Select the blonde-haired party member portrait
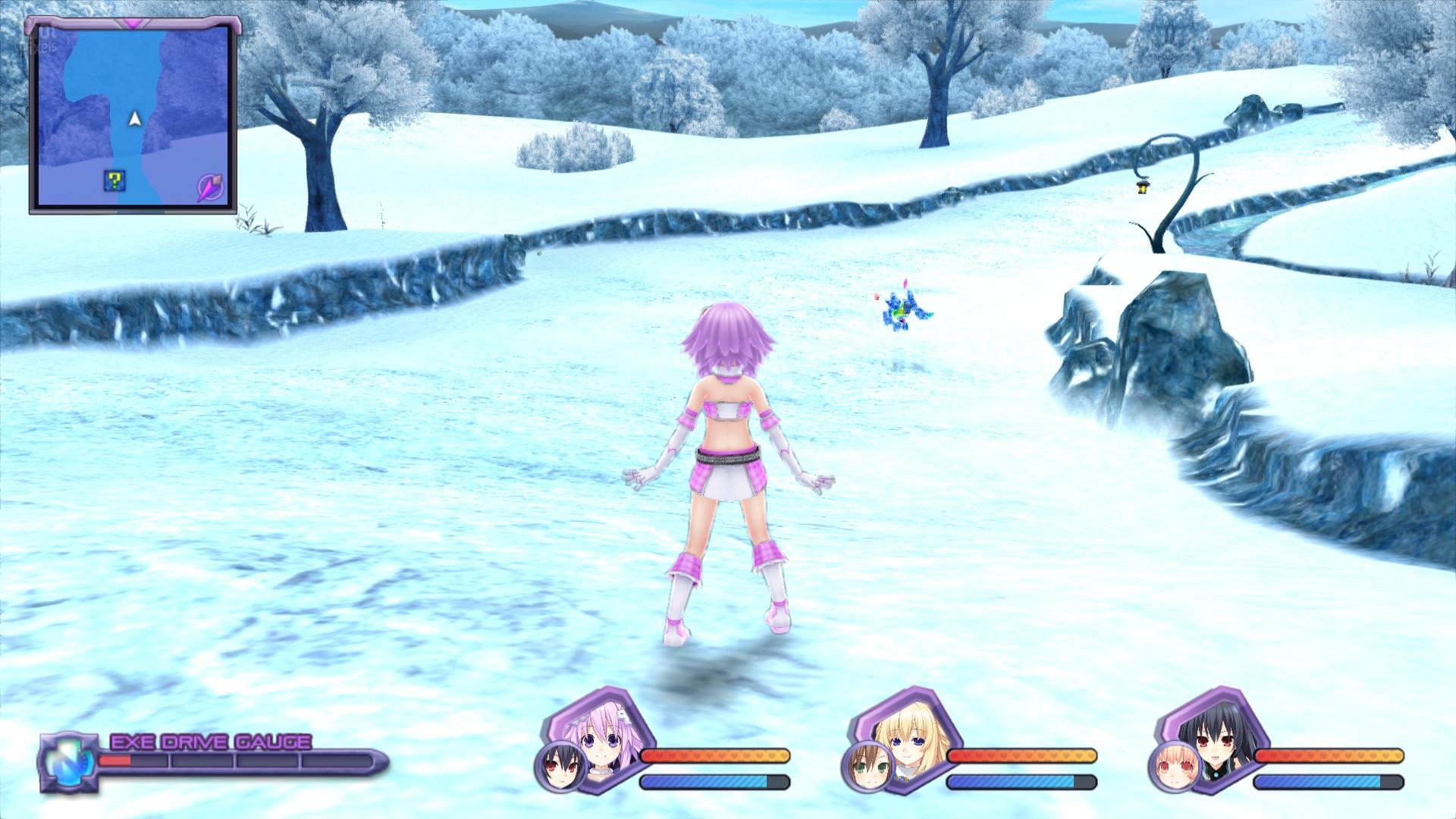This screenshot has height=819, width=1456. (908, 730)
